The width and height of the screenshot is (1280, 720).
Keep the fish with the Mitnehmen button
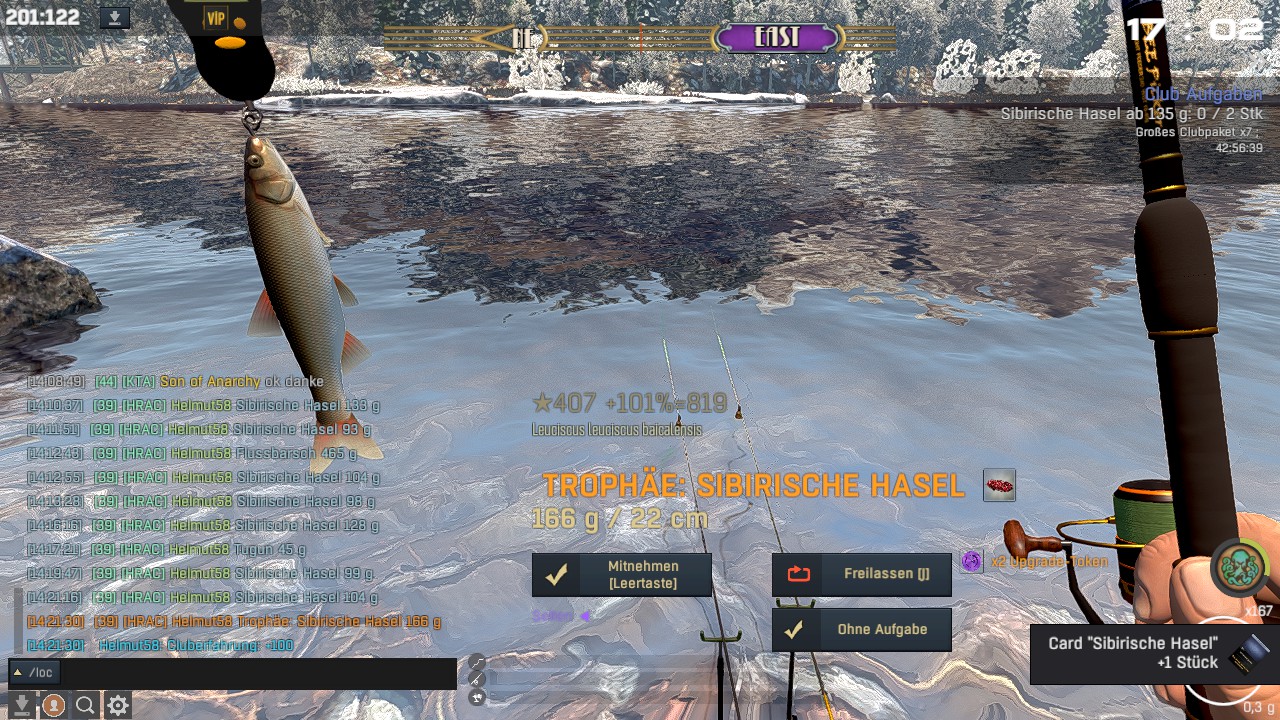pos(621,575)
